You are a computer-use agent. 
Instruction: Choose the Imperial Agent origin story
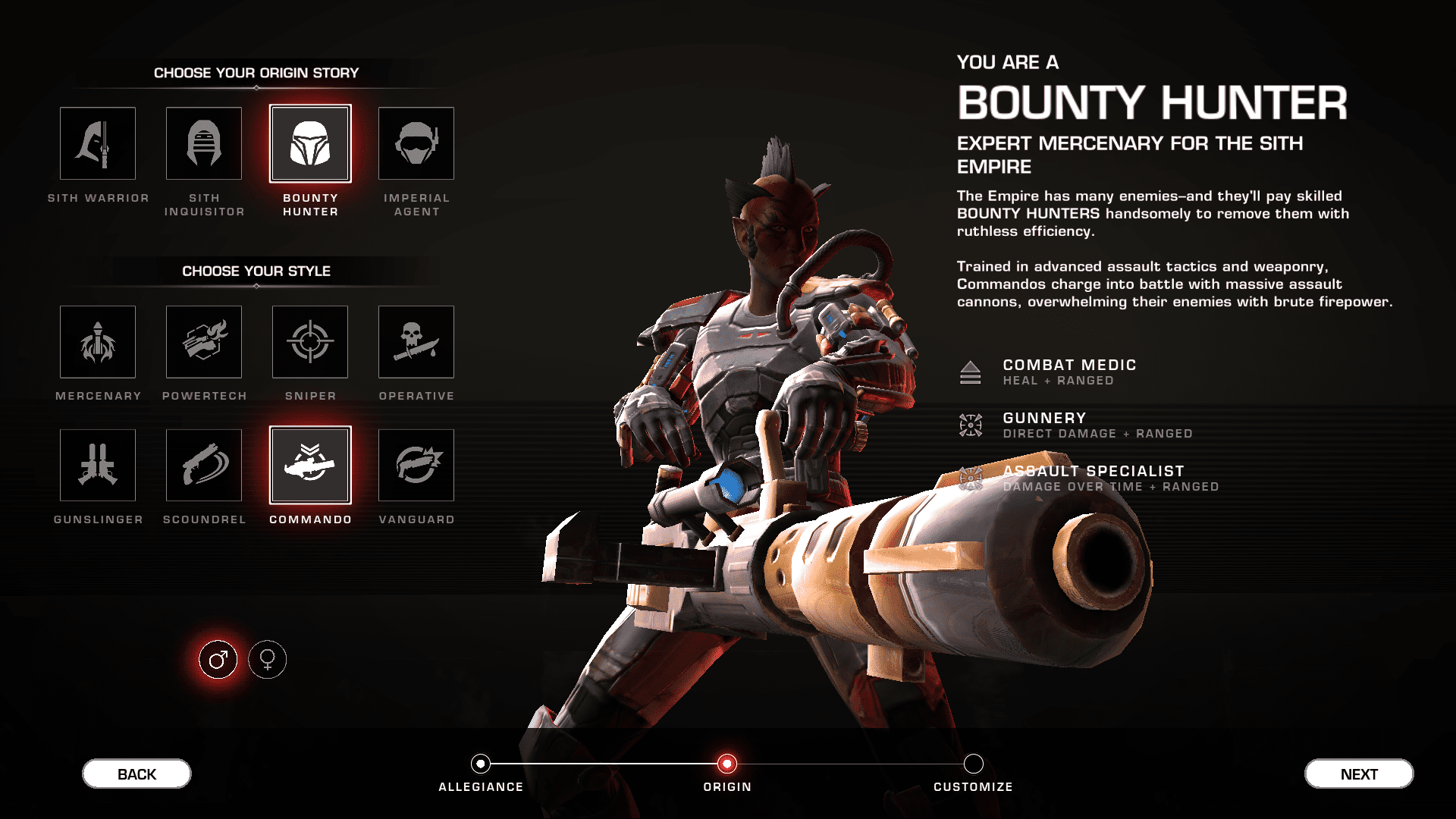click(416, 143)
